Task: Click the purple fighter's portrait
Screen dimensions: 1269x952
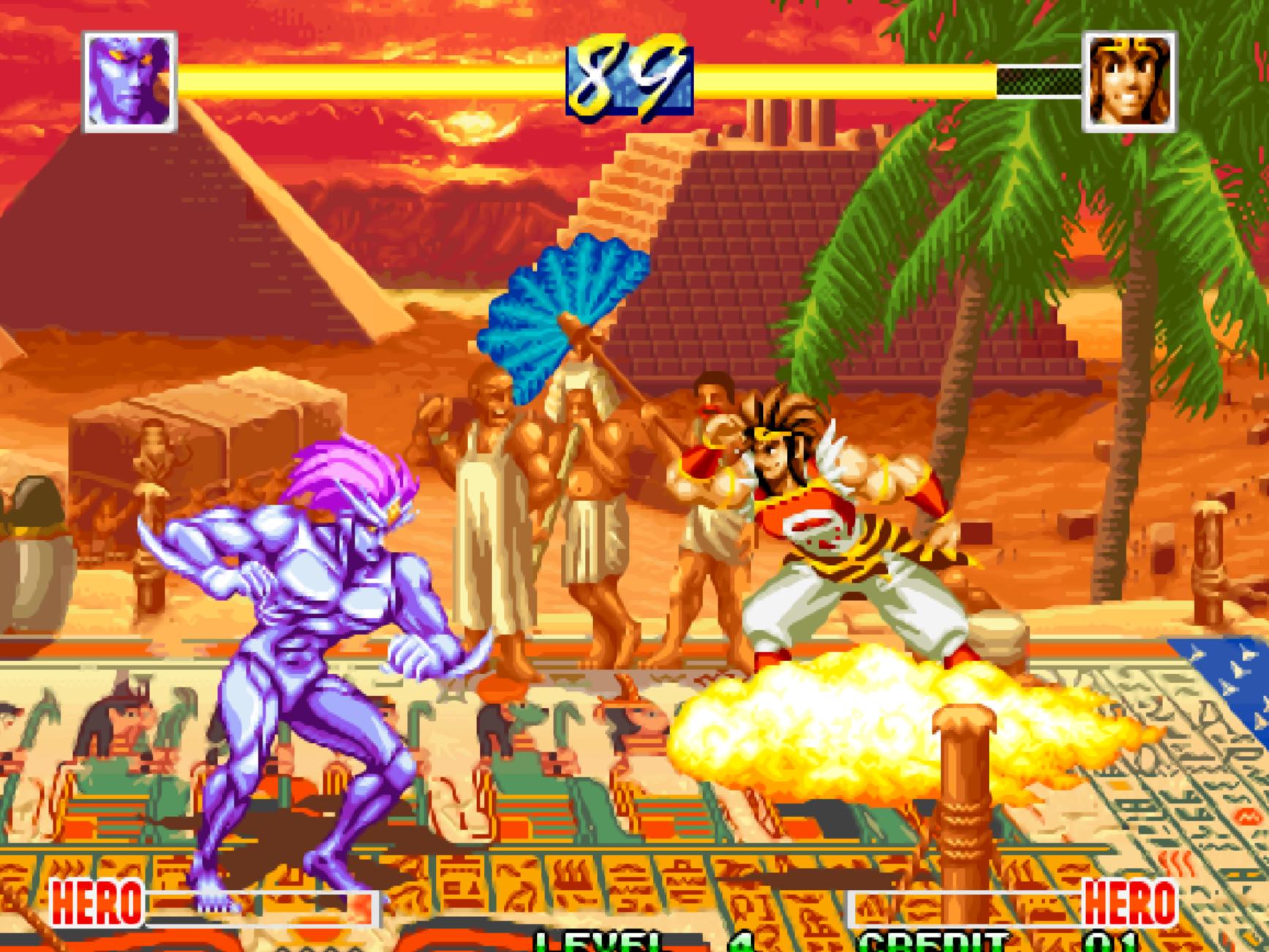Action: [x=130, y=82]
